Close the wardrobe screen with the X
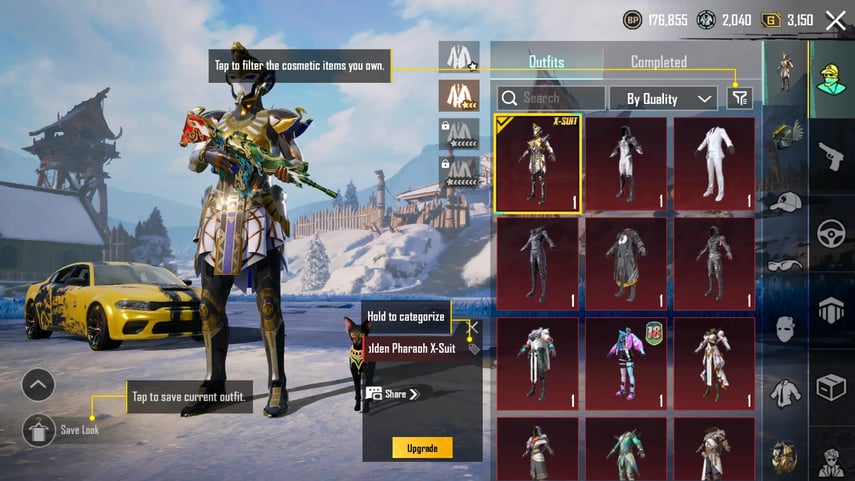Viewport: 855px width, 481px height. pyautogui.click(x=835, y=19)
